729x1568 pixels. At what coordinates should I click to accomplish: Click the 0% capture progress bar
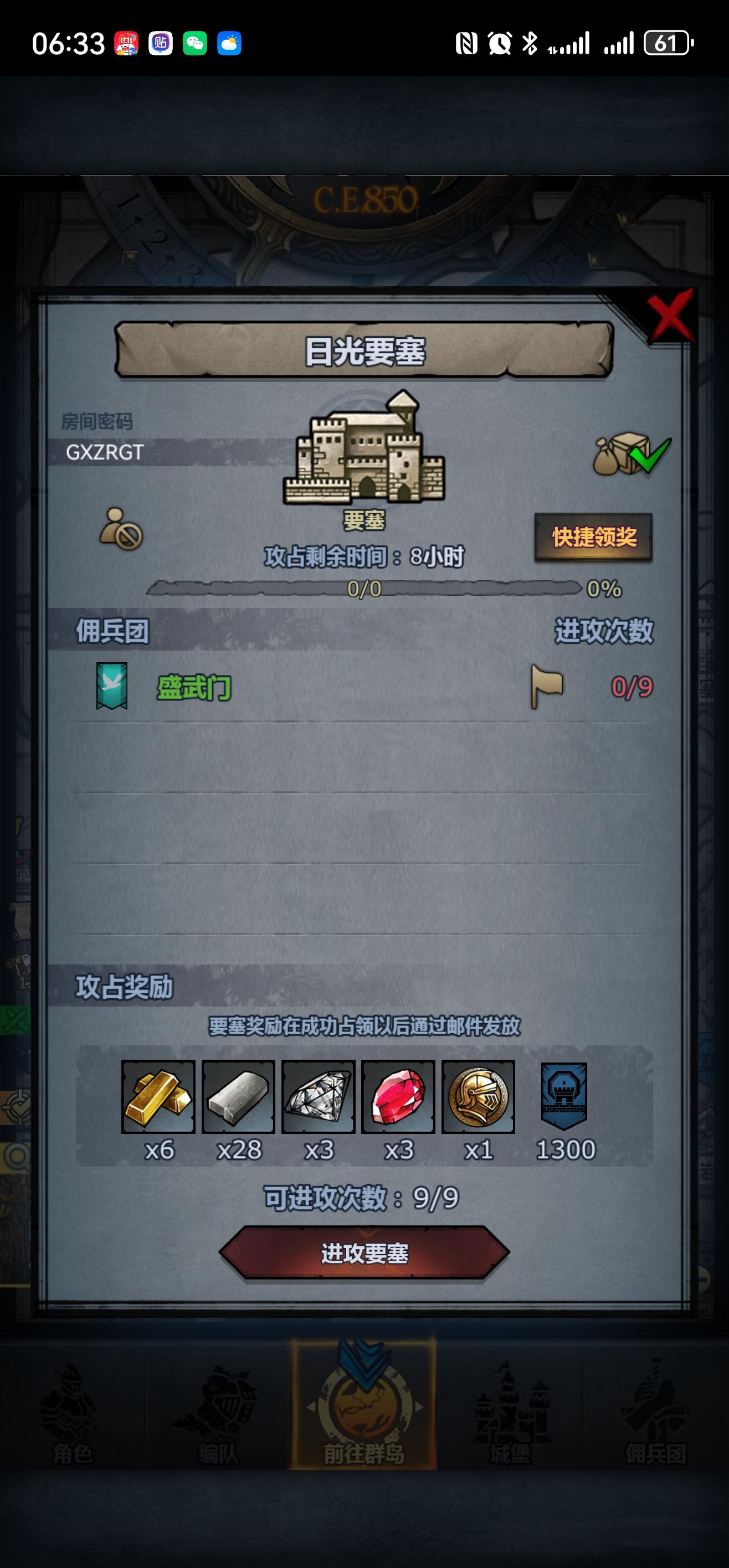click(366, 589)
